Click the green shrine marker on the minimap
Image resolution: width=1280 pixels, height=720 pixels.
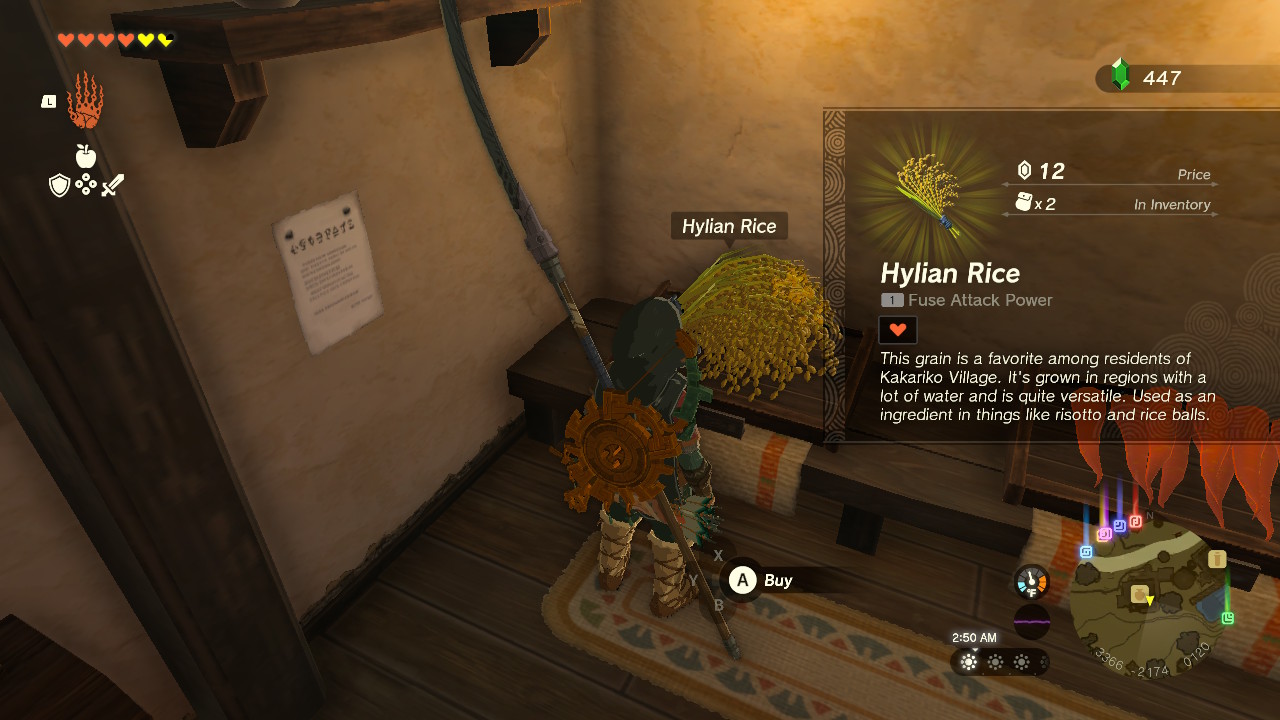coord(1227,620)
